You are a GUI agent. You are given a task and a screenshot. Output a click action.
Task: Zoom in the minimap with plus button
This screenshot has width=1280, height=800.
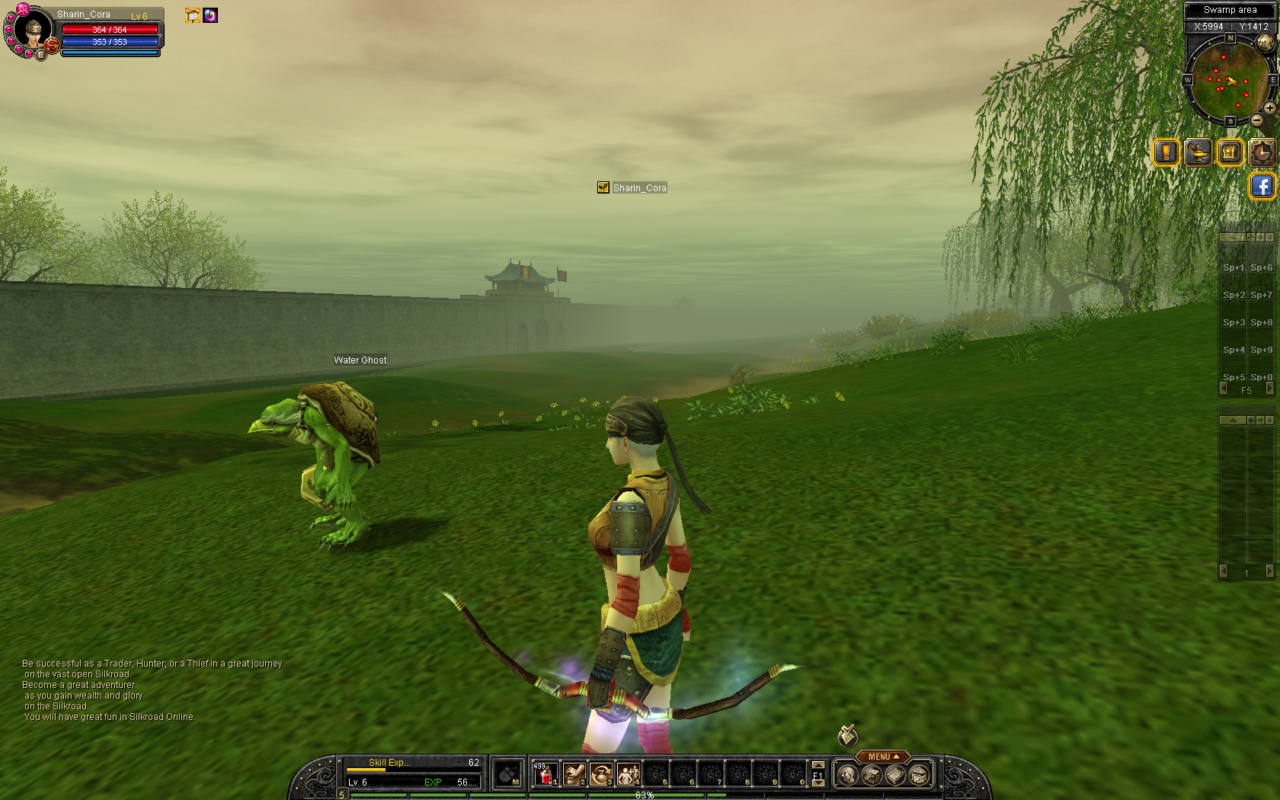pyautogui.click(x=1269, y=108)
